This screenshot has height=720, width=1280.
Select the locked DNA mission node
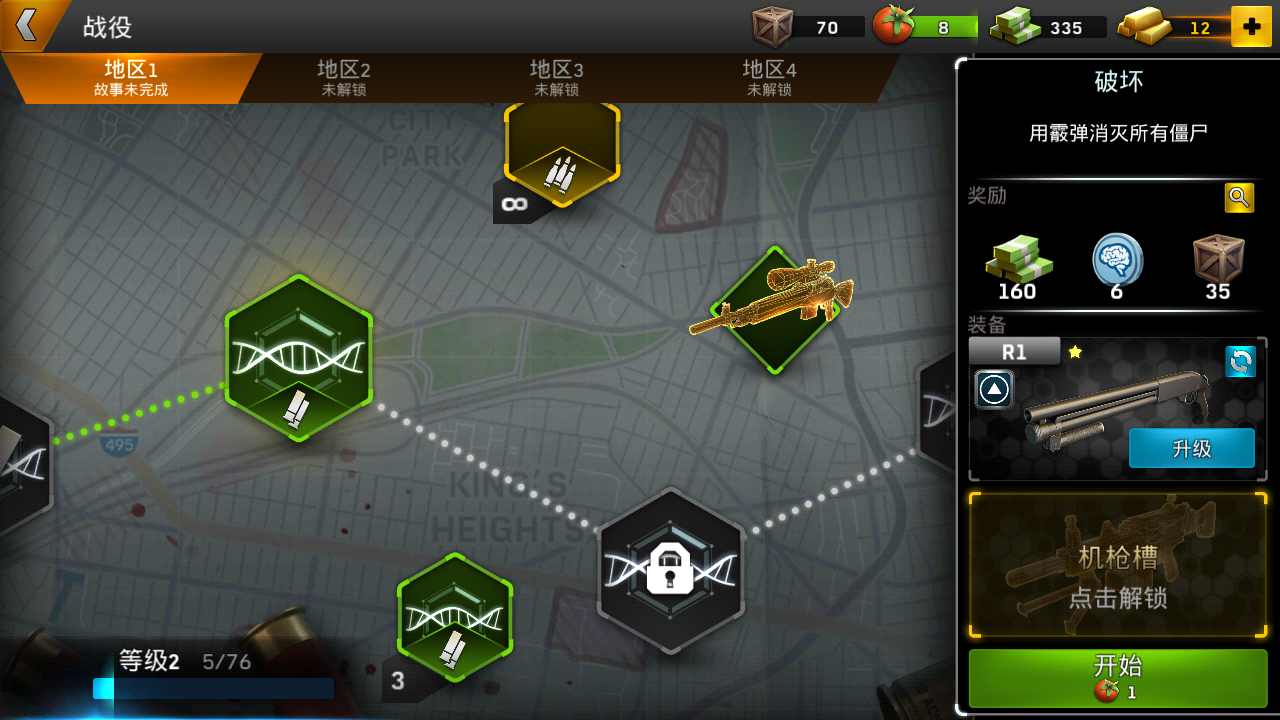(671, 570)
